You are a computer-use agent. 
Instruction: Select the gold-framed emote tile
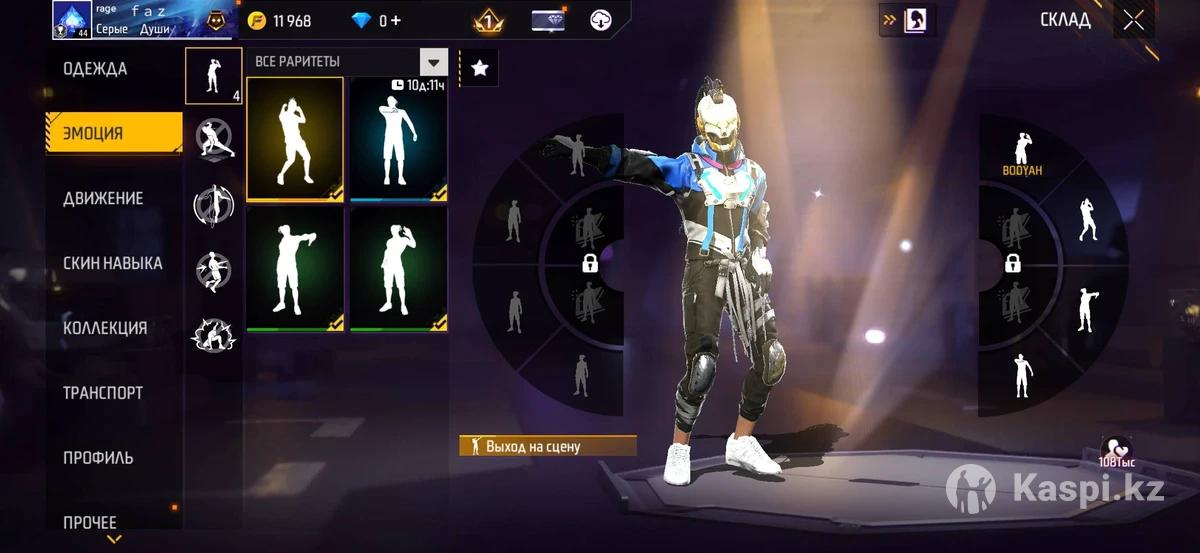295,139
